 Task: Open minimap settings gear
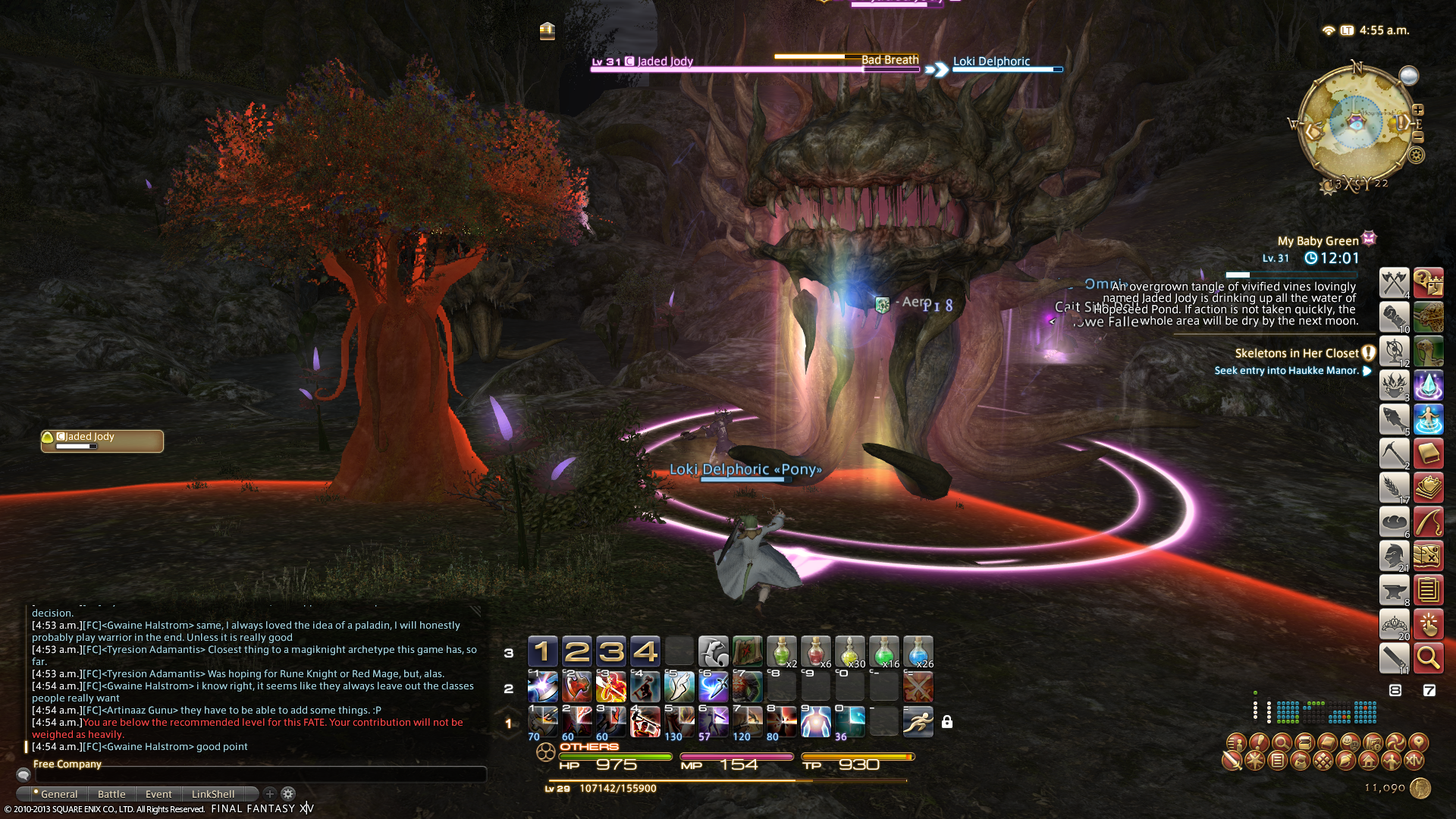tap(1416, 155)
